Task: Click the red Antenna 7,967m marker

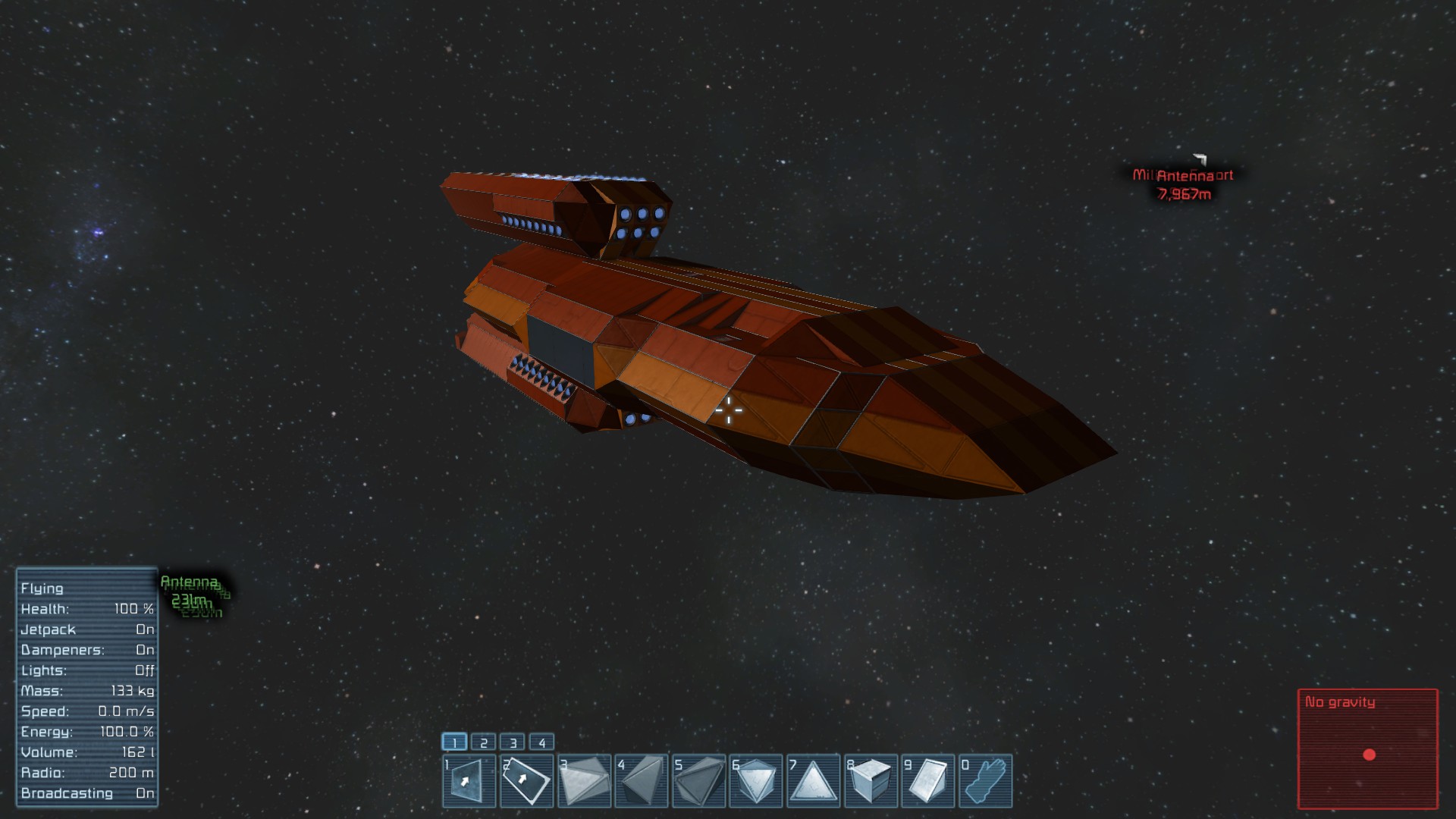Action: click(1184, 184)
